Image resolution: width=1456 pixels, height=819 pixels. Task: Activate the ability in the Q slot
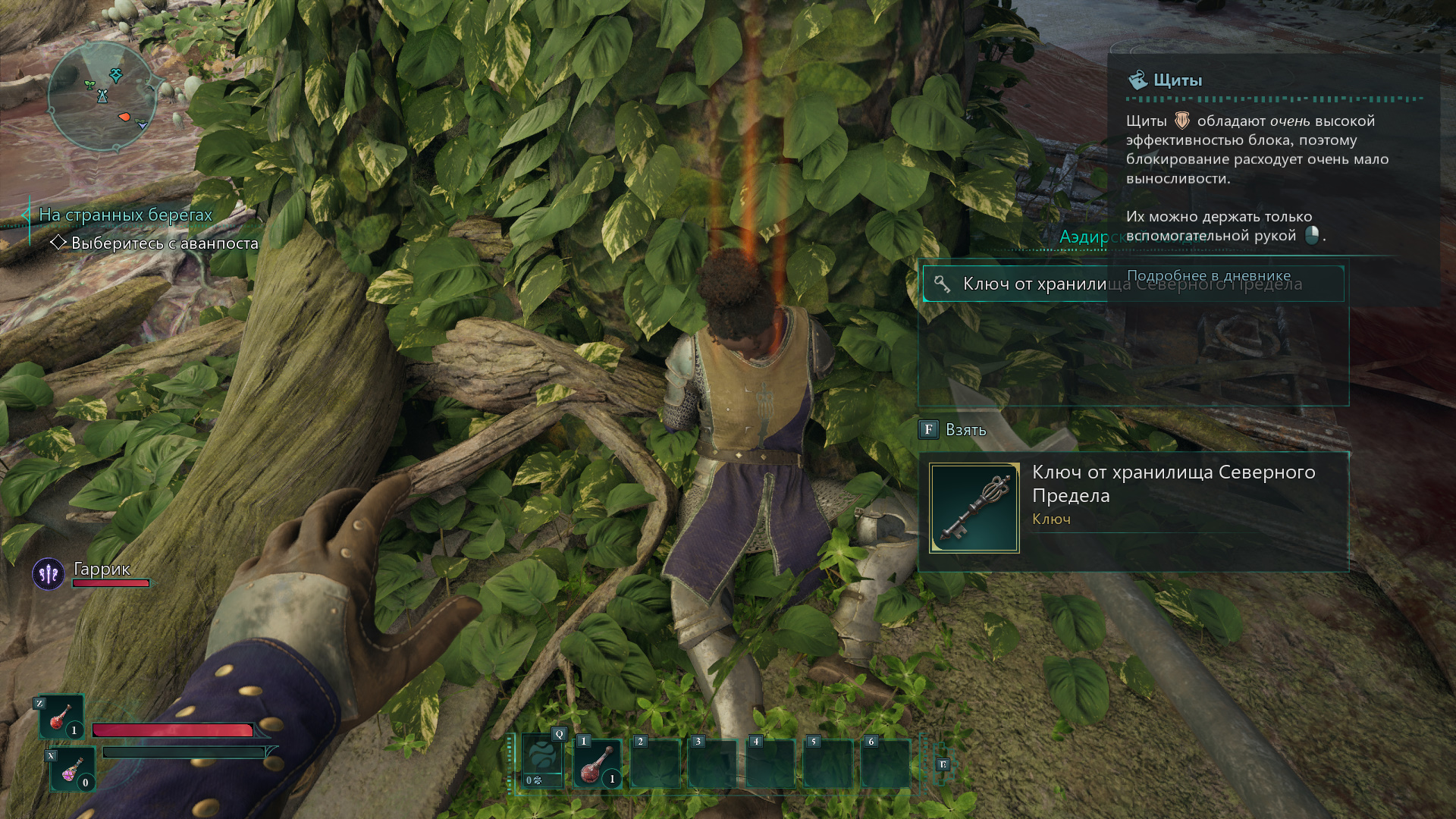point(543,763)
